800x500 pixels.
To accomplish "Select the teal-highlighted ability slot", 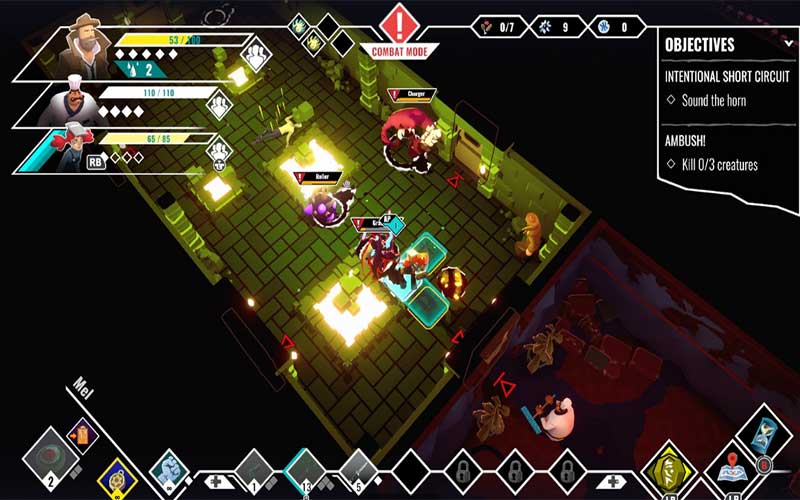I will (x=304, y=468).
